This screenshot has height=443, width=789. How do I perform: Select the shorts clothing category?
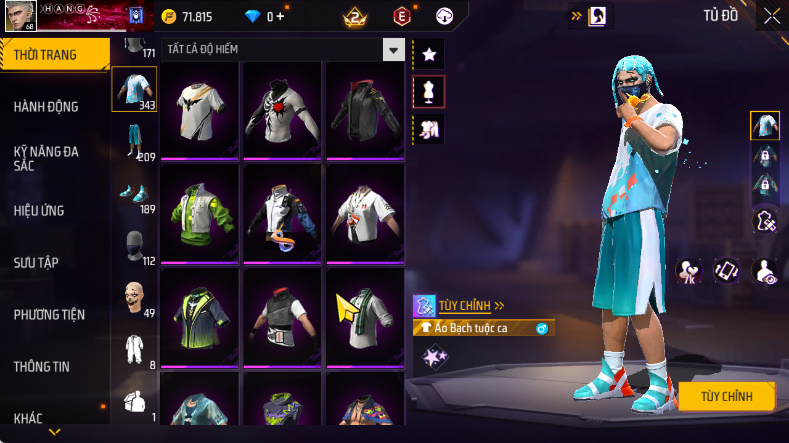pyautogui.click(x=134, y=142)
